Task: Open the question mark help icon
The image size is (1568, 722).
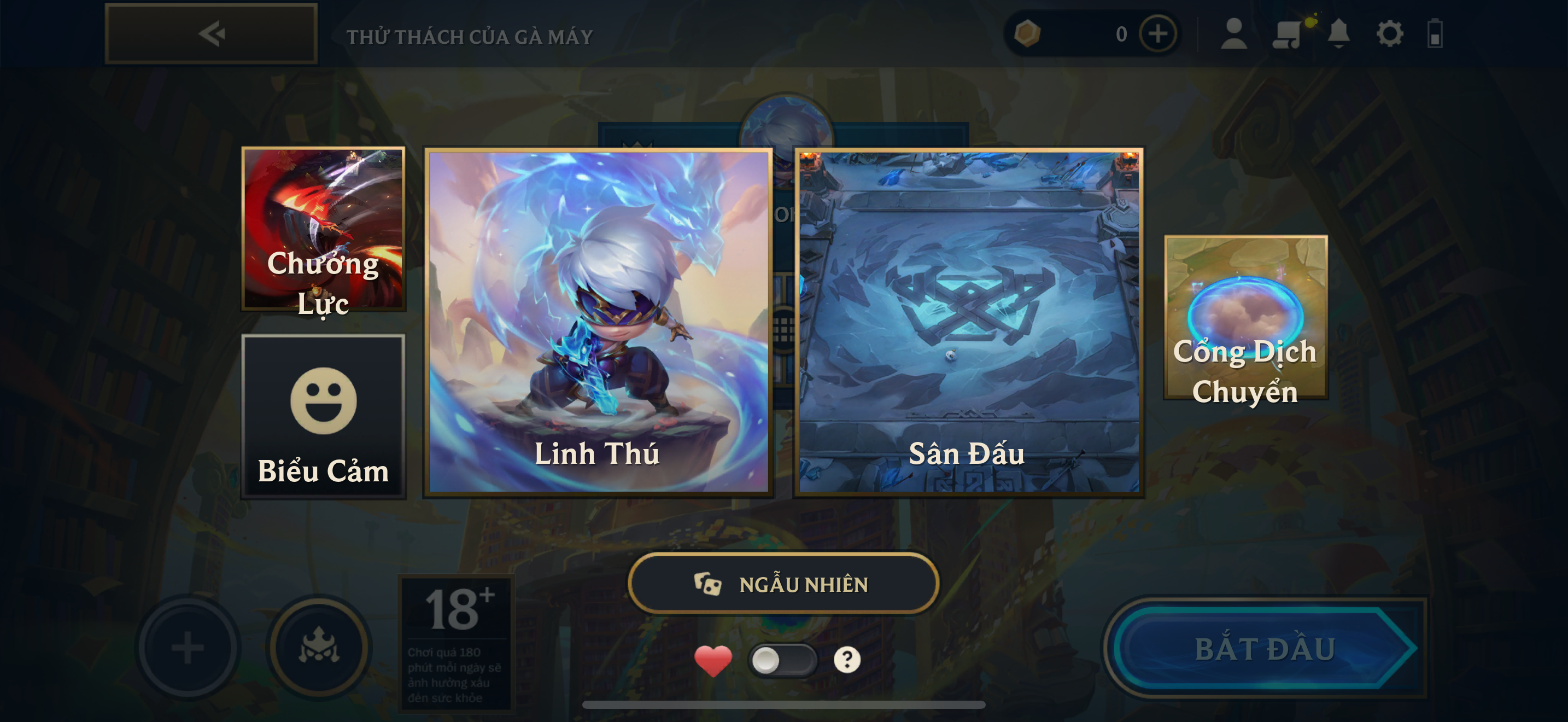Action: tap(847, 660)
